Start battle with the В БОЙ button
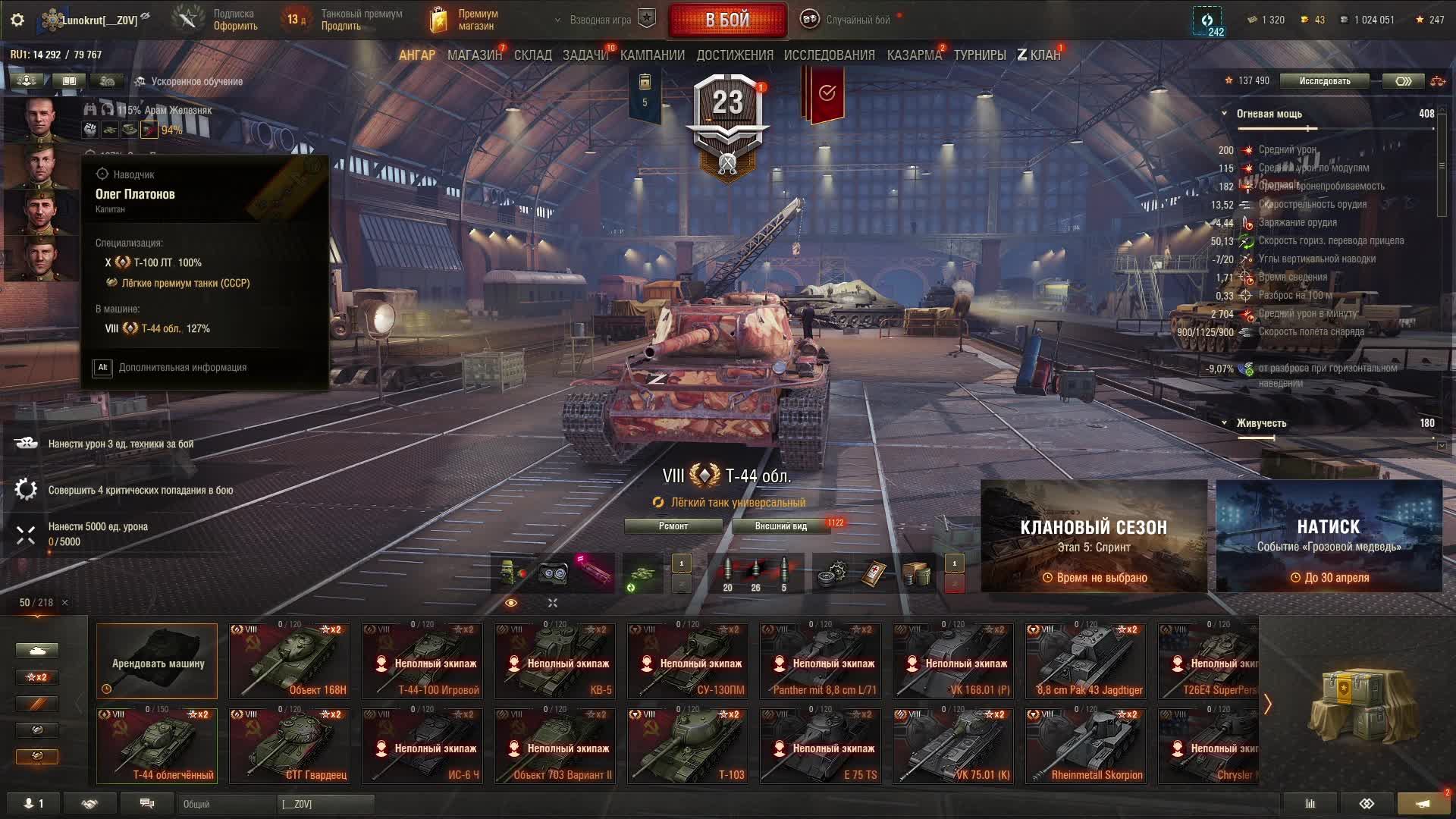 (x=727, y=20)
